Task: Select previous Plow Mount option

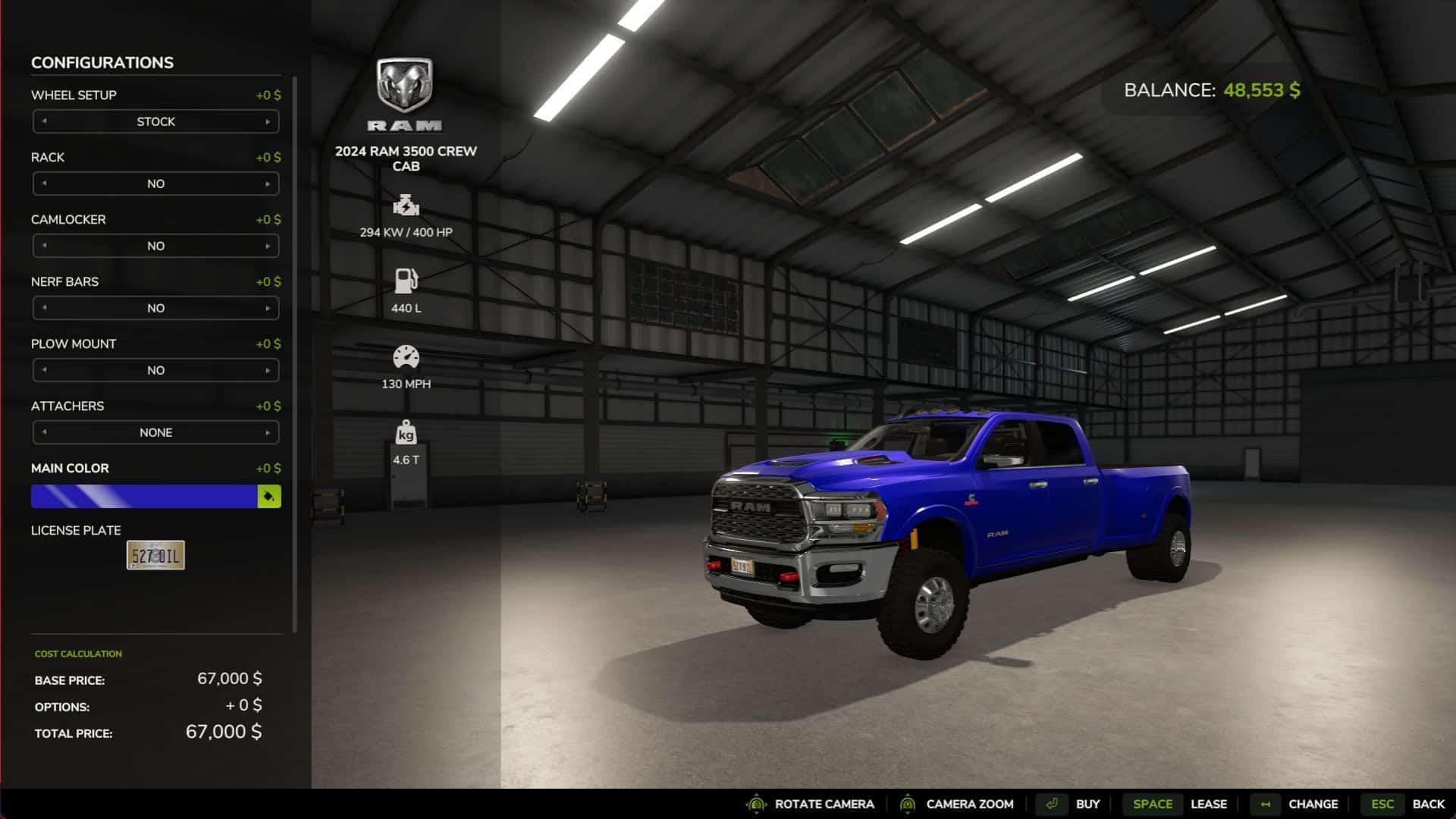Action: coord(44,370)
